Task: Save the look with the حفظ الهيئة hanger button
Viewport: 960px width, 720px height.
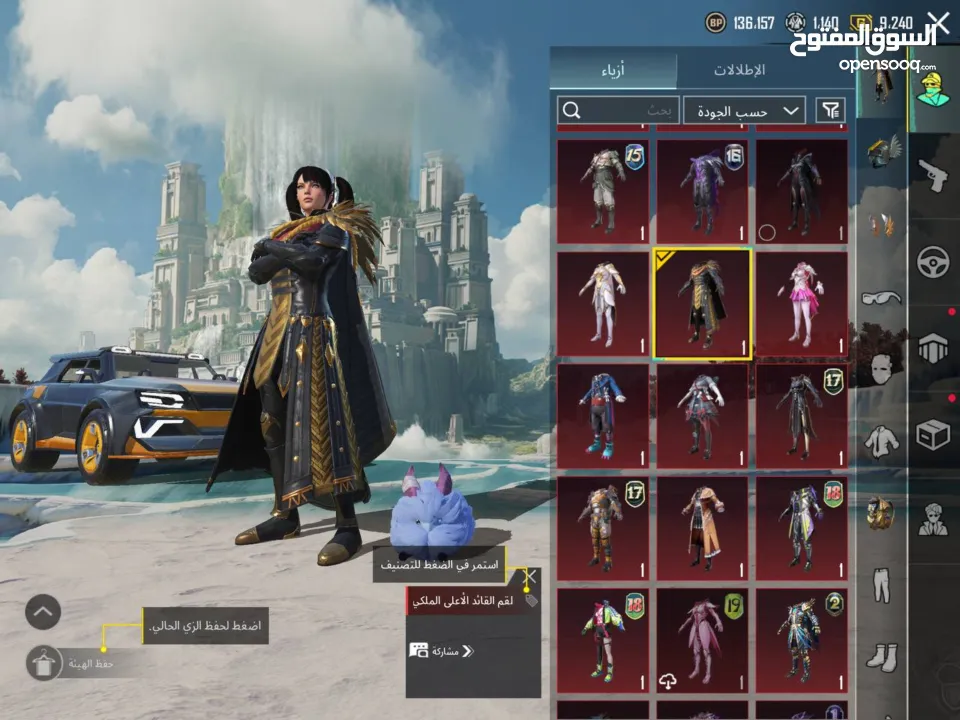Action: 44,662
